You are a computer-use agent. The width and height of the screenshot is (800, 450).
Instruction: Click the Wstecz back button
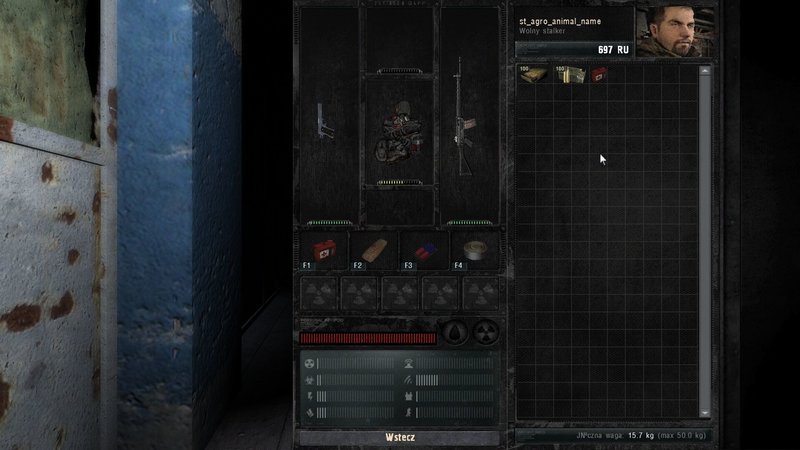399,437
